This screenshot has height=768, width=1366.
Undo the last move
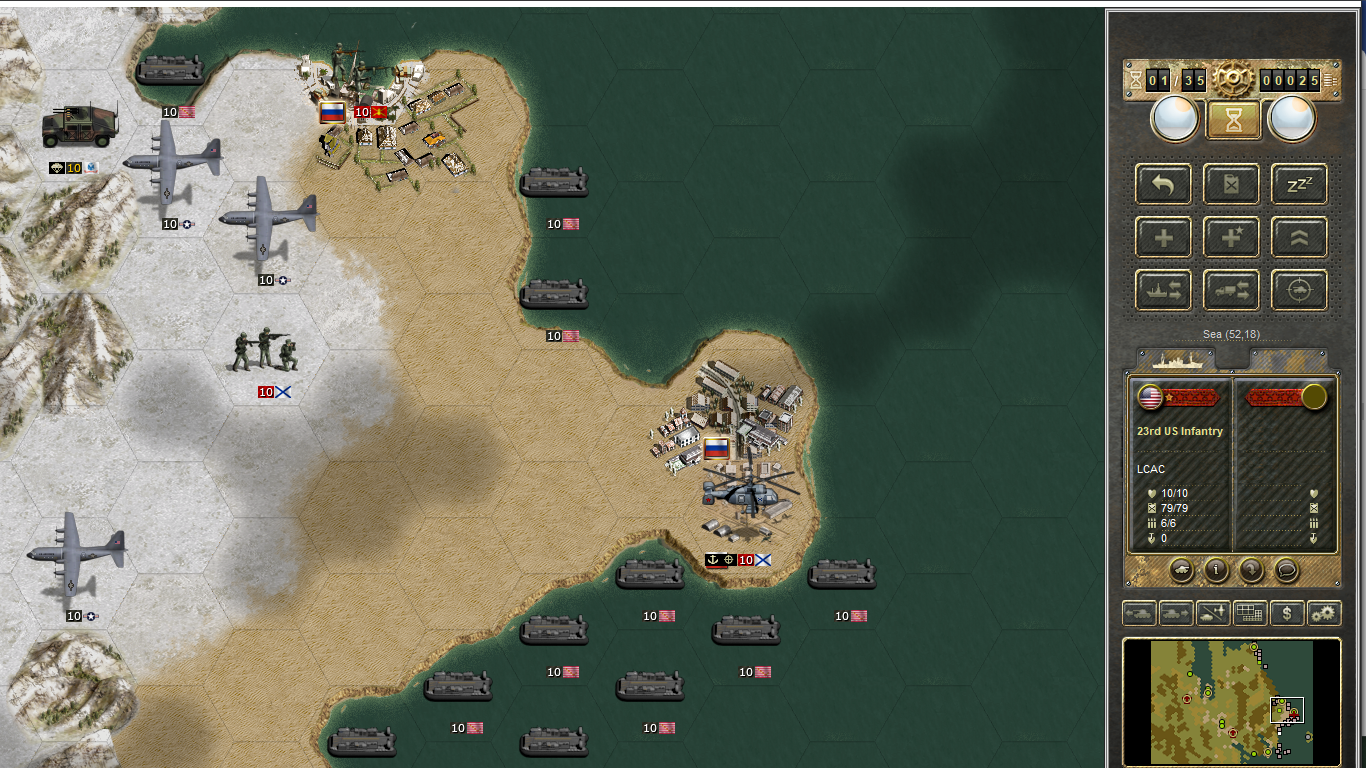1163,184
